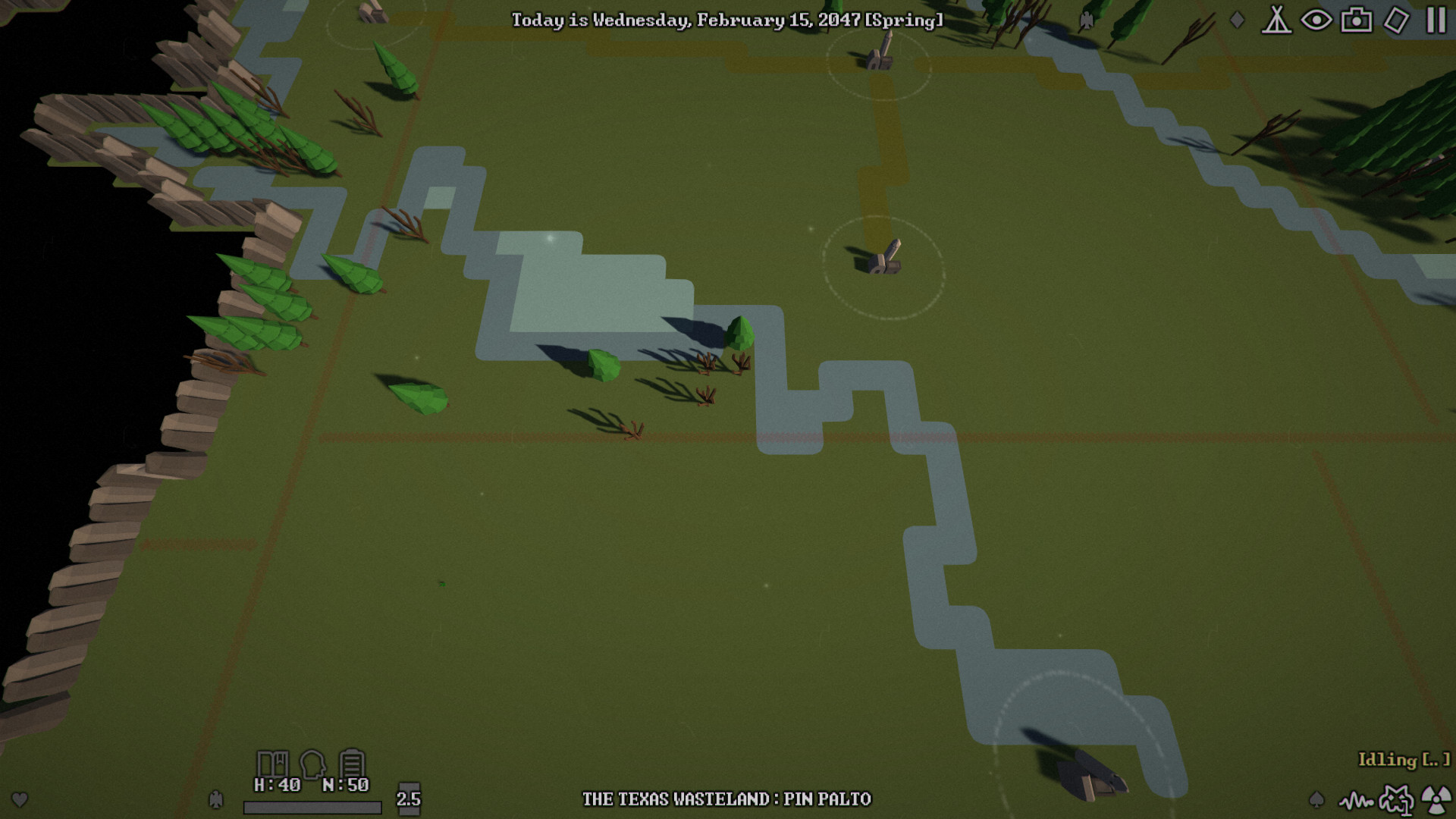Viewport: 1456px width, 819px height.
Task: Click the date banner showing February 15, 2047
Action: (x=726, y=22)
